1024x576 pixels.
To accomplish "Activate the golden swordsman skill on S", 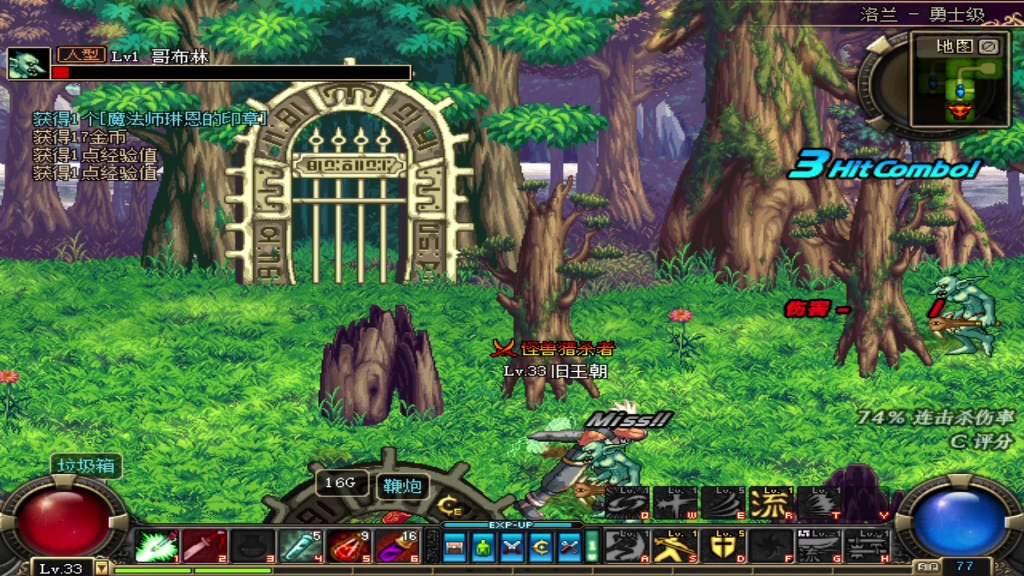I will (674, 545).
